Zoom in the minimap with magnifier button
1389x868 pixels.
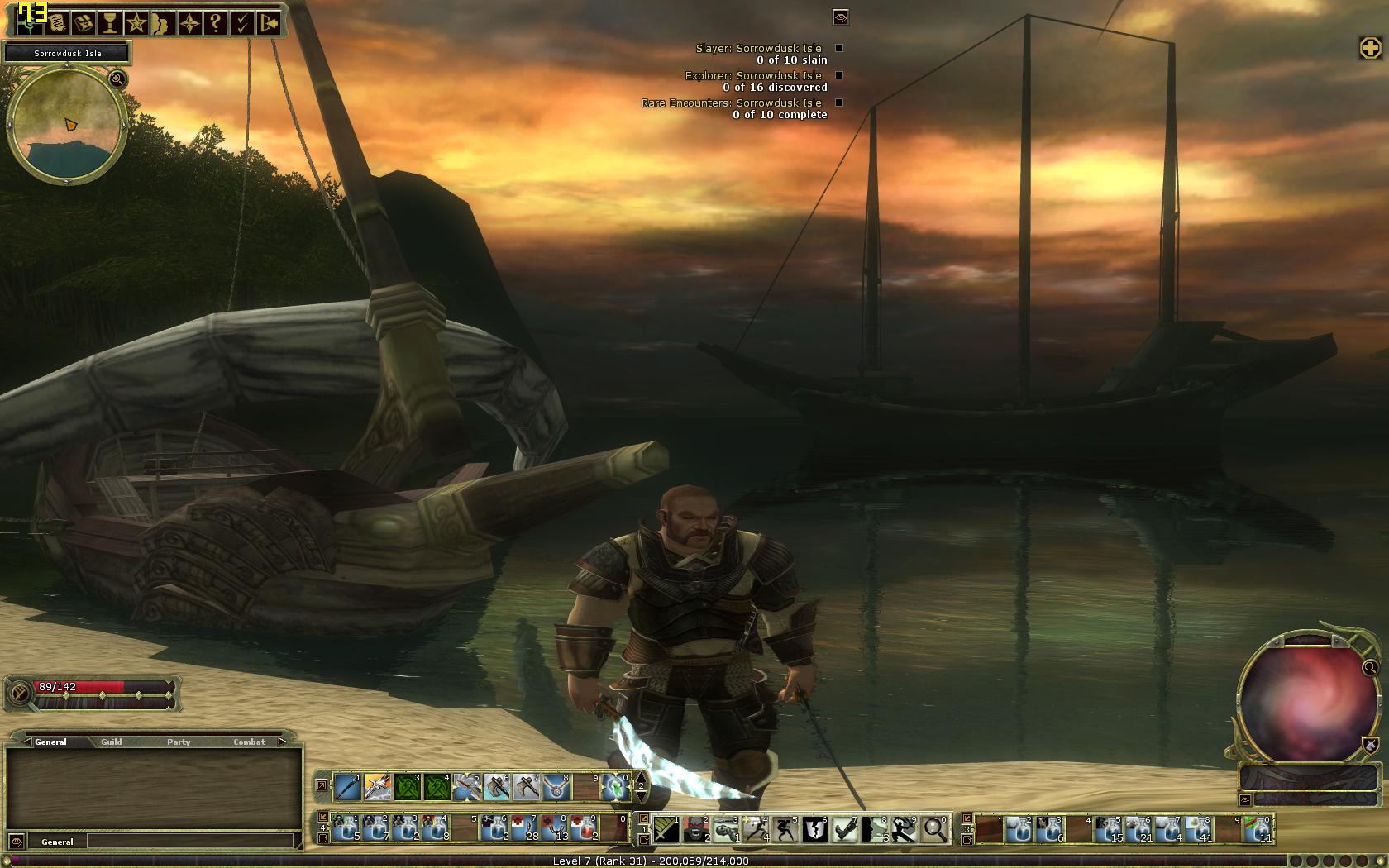coord(117,79)
